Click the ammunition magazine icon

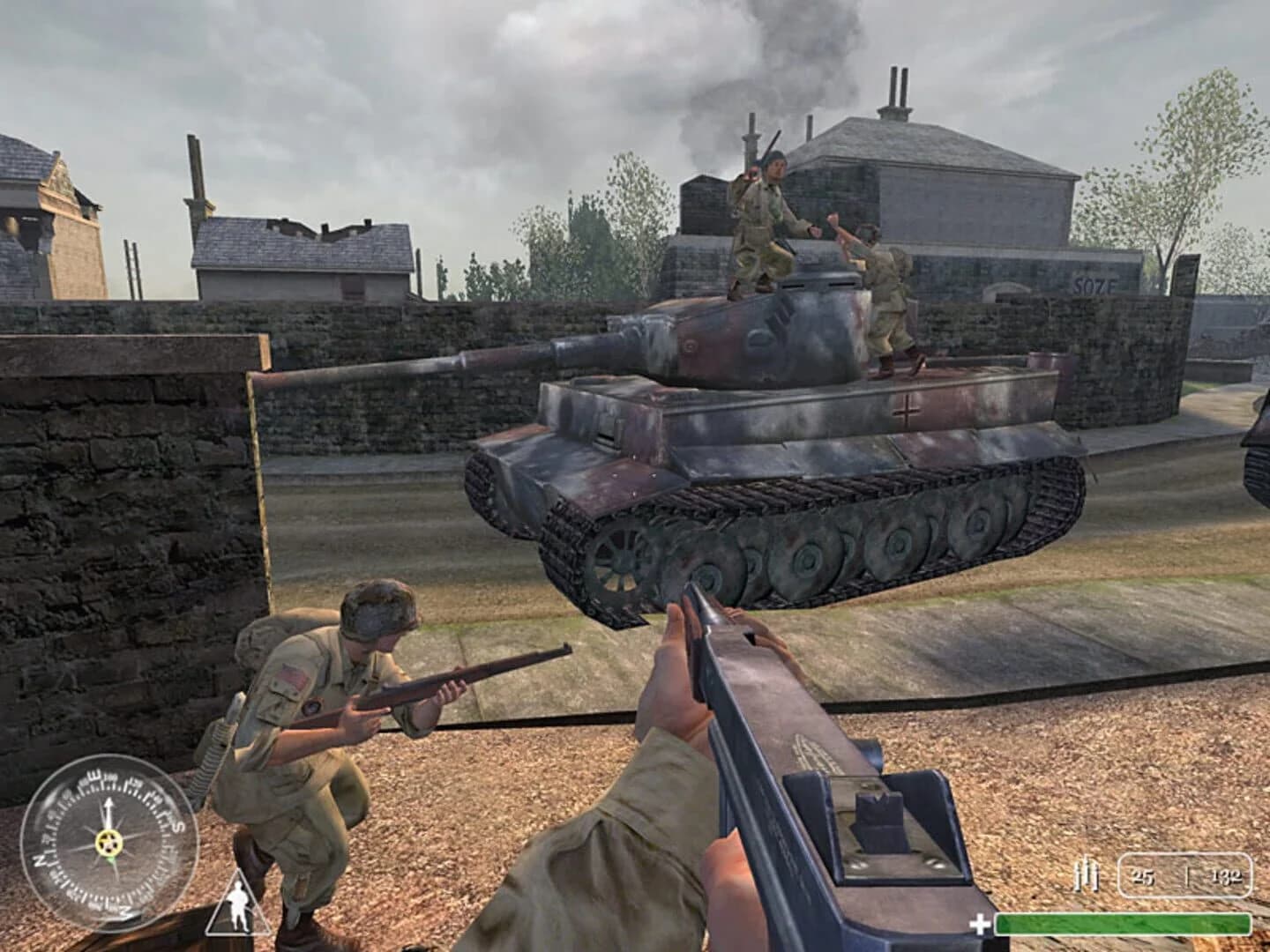coord(1087,875)
